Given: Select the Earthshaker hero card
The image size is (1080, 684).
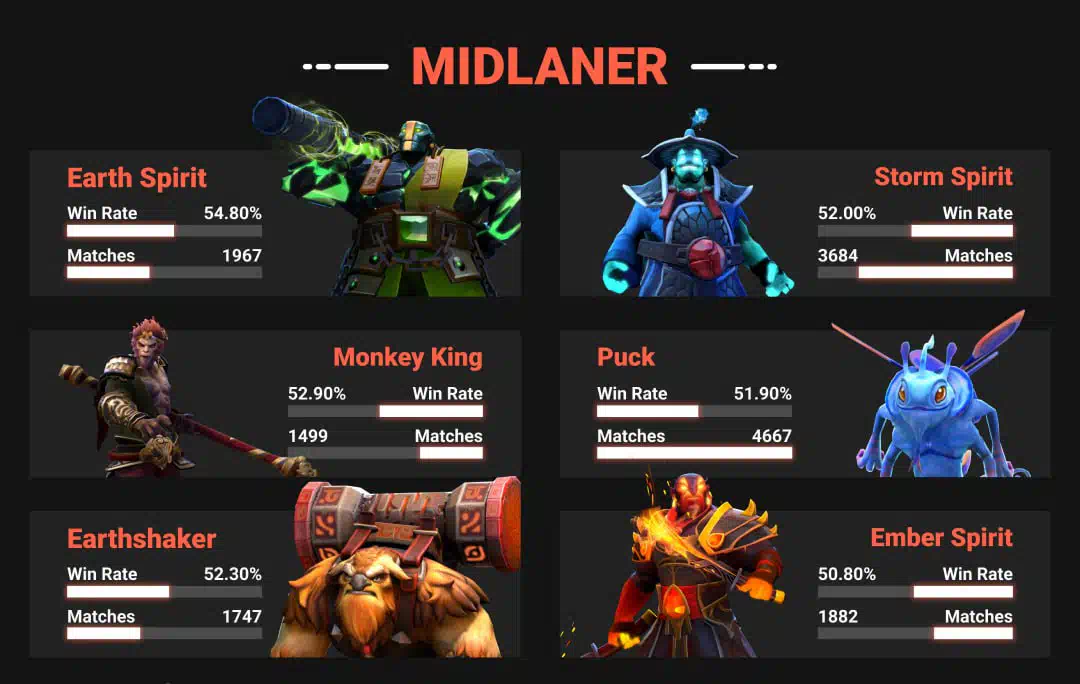Looking at the screenshot, I should point(275,584).
